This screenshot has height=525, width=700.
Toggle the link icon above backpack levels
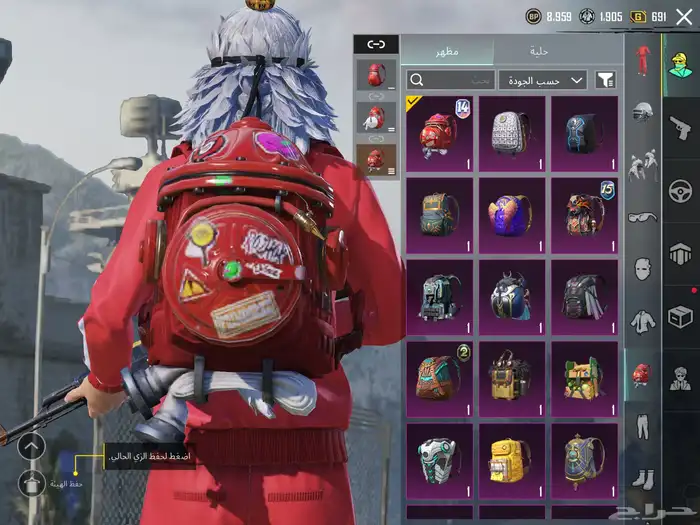(376, 44)
